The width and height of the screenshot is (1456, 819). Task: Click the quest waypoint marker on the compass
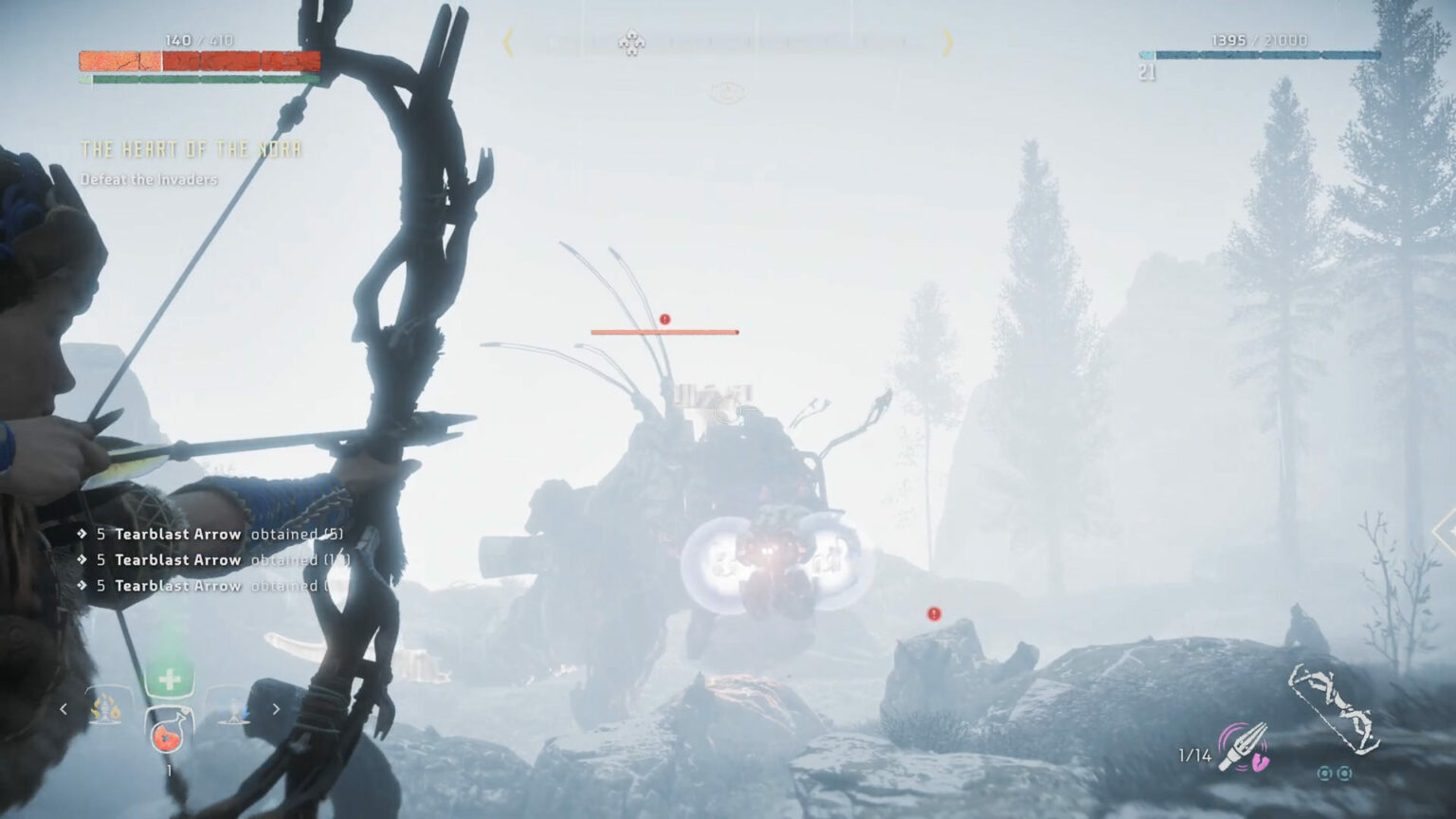tap(629, 43)
